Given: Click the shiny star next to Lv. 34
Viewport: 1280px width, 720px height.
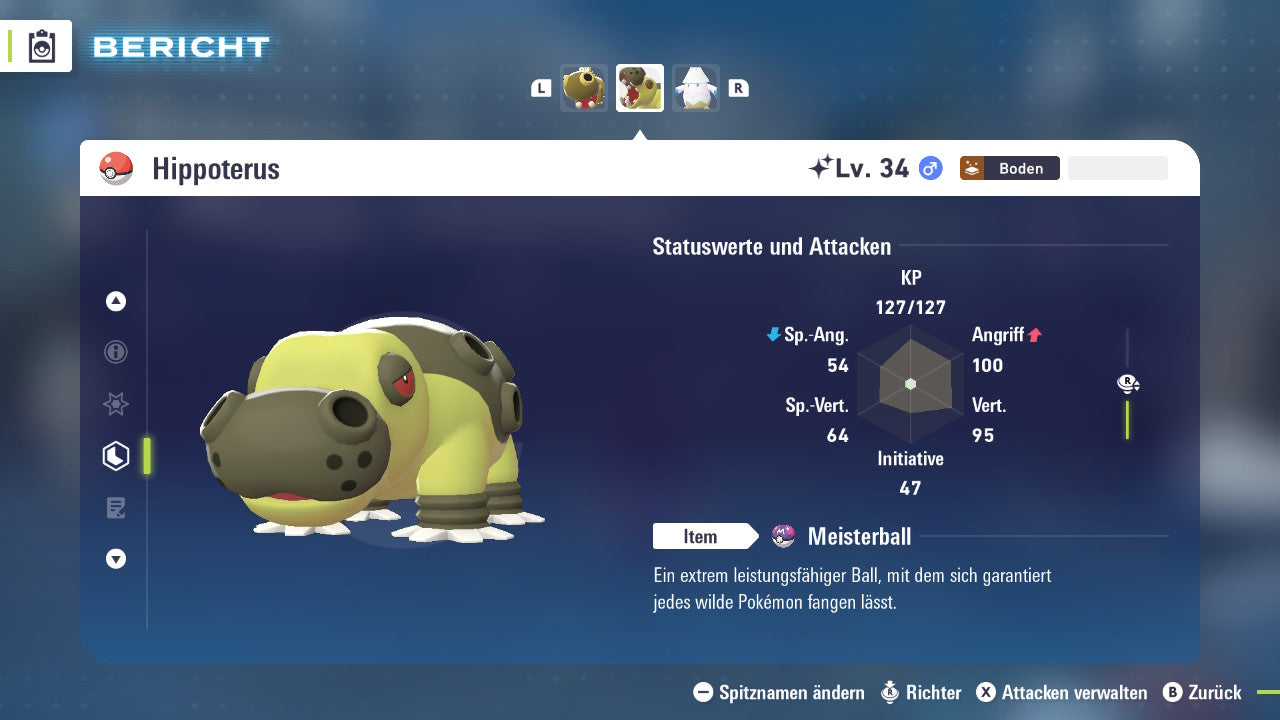Looking at the screenshot, I should [x=821, y=165].
